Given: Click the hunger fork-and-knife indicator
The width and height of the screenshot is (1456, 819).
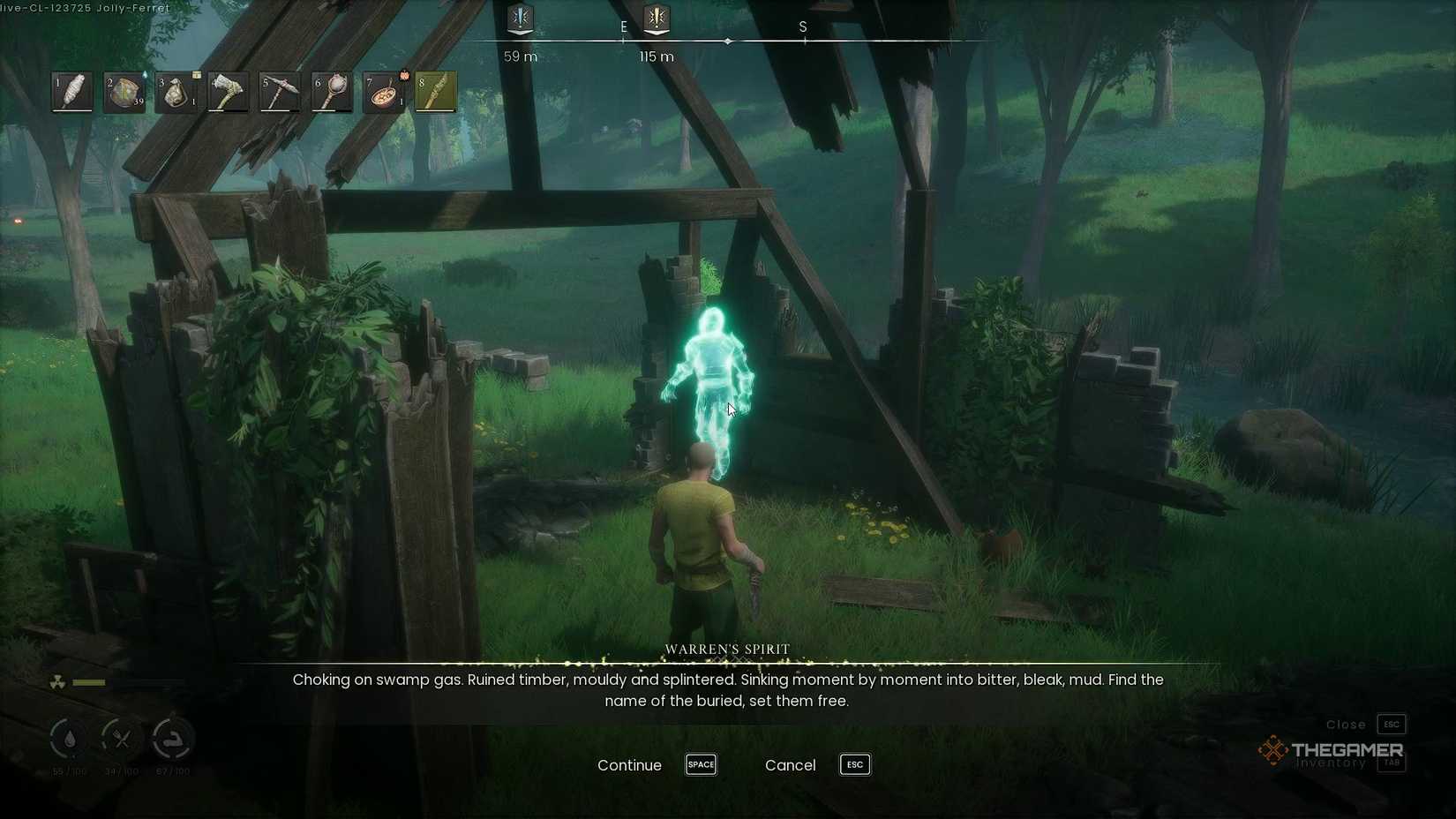Looking at the screenshot, I should click(121, 740).
